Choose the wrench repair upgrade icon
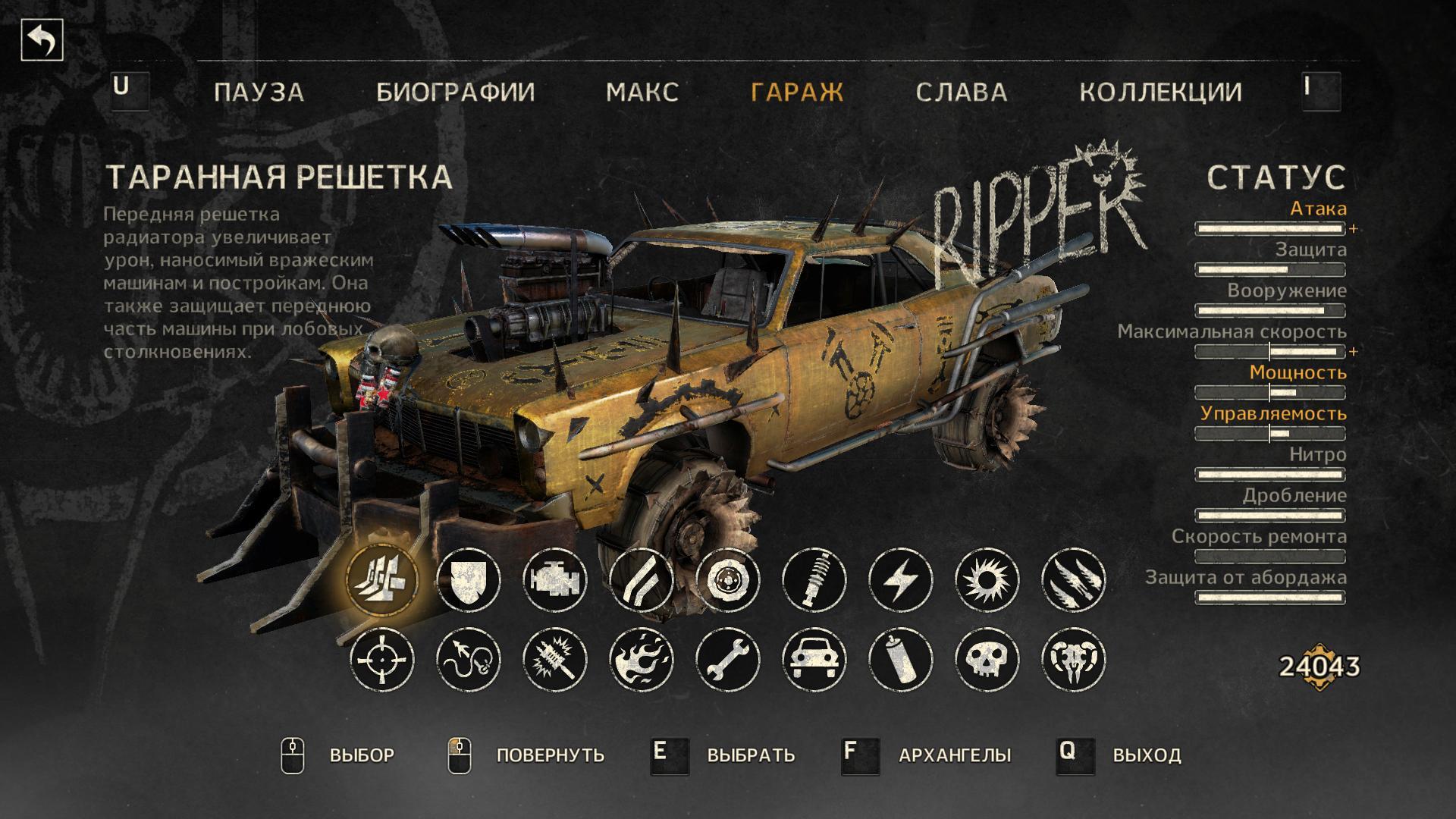The width and height of the screenshot is (1456, 819). (728, 659)
